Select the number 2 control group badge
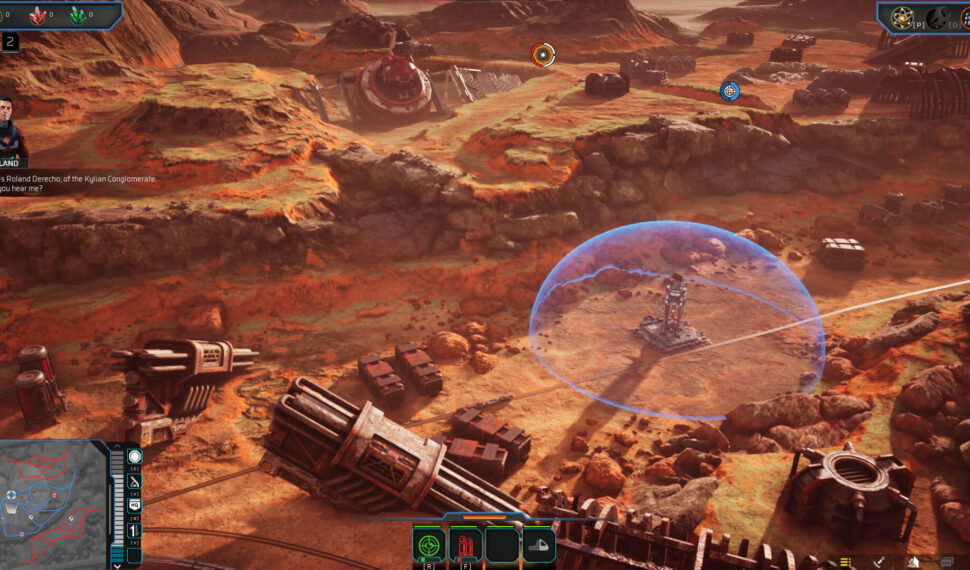The image size is (970, 570). pos(10,41)
